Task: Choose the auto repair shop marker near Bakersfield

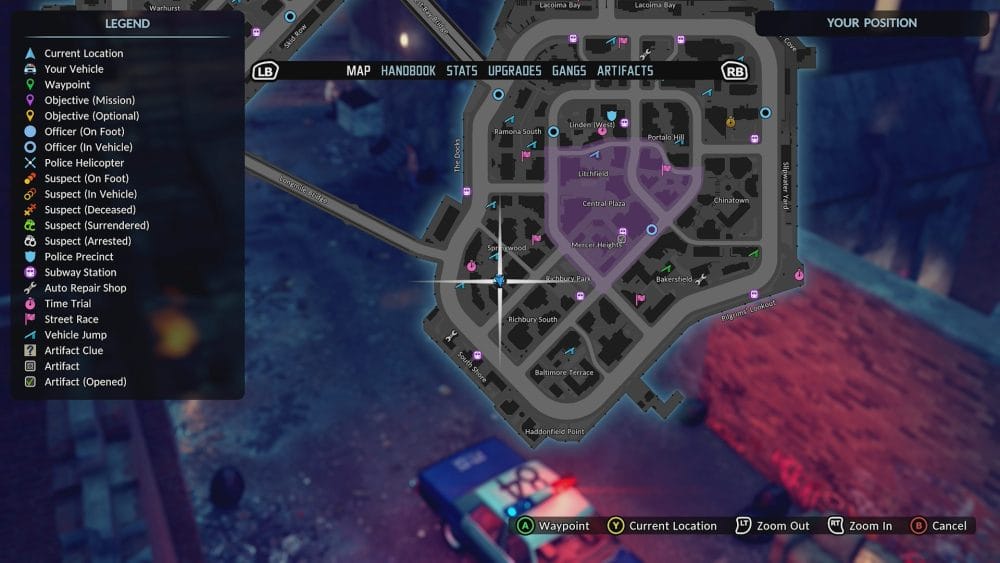Action: coord(700,278)
